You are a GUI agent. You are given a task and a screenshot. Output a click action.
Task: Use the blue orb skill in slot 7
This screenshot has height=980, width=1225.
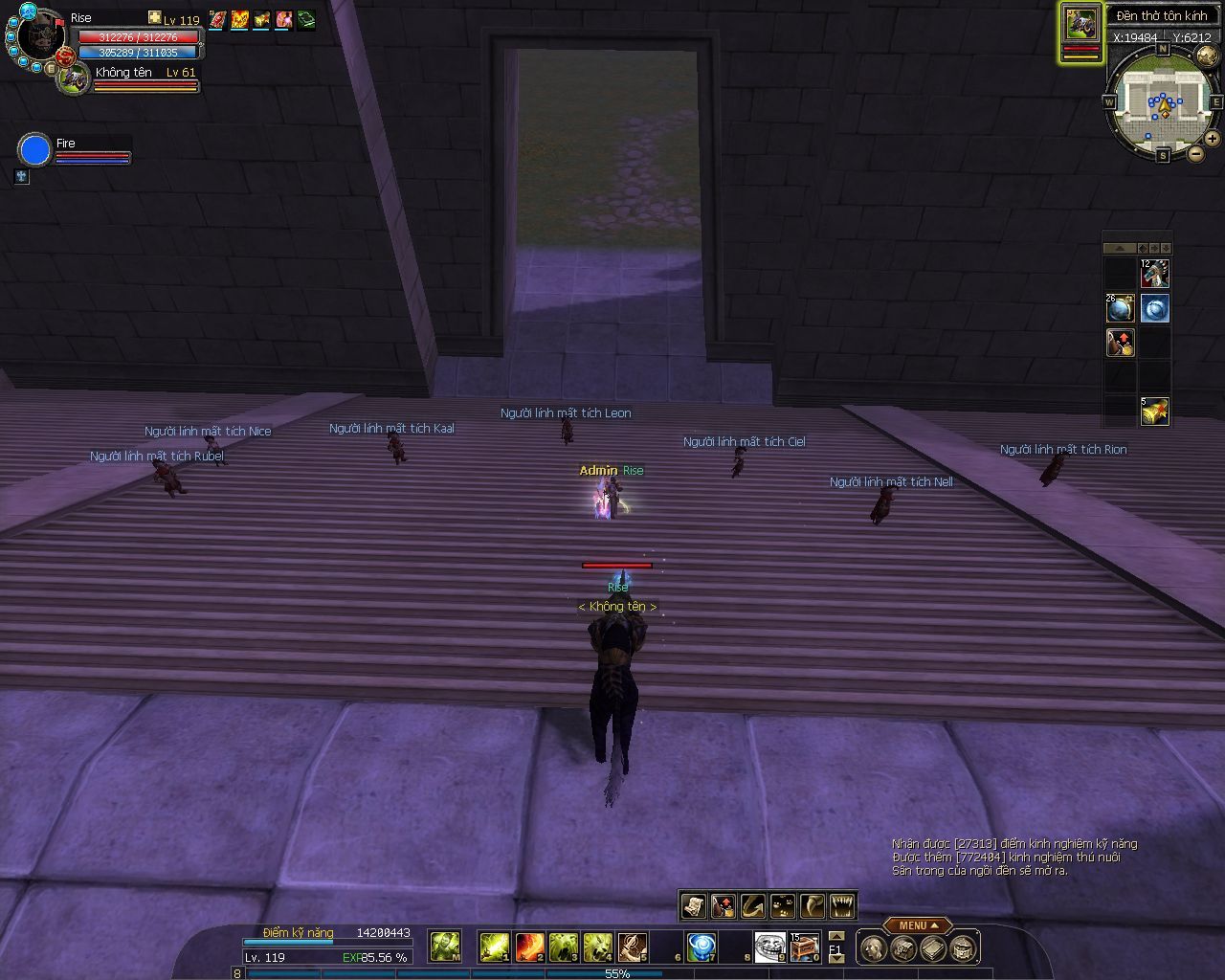tap(701, 947)
